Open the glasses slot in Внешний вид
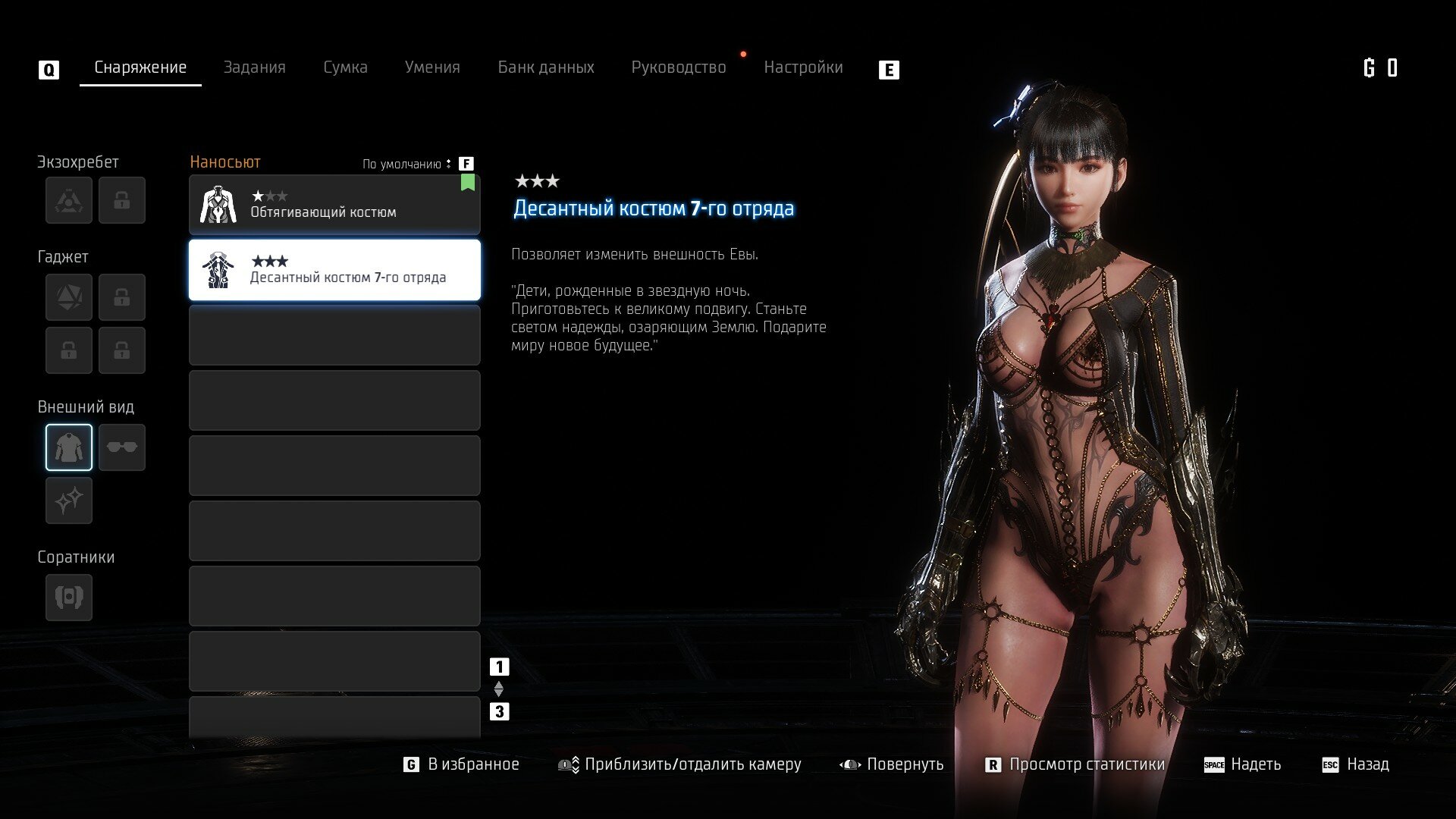Viewport: 1456px width, 819px height. (121, 447)
